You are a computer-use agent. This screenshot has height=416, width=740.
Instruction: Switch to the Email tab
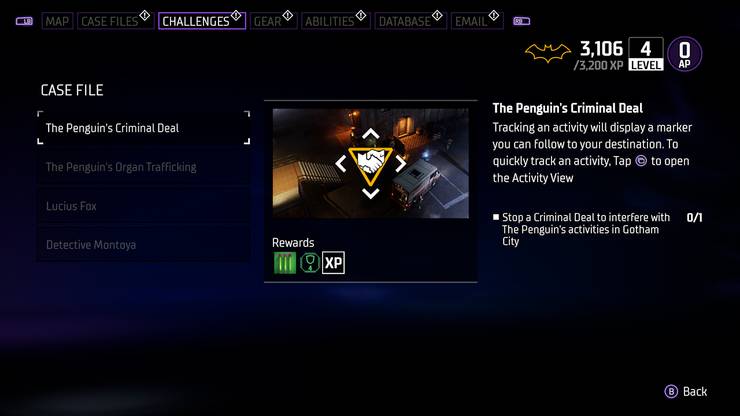pos(473,21)
